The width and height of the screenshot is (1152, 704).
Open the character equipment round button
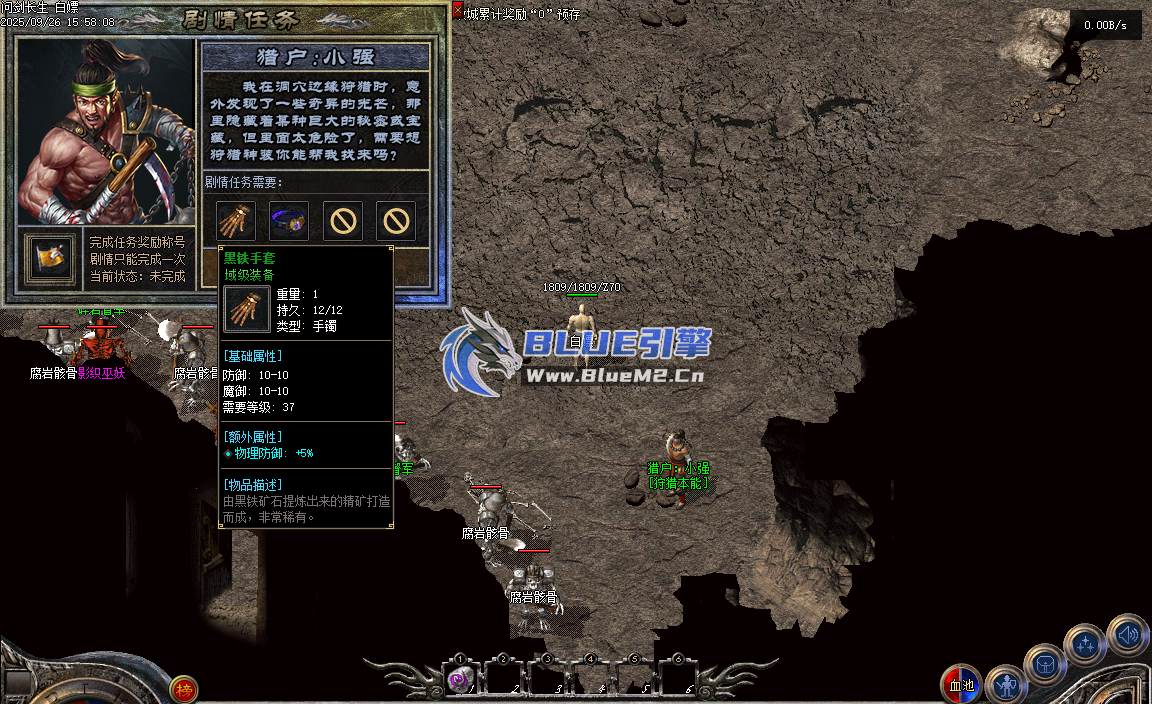point(1005,685)
